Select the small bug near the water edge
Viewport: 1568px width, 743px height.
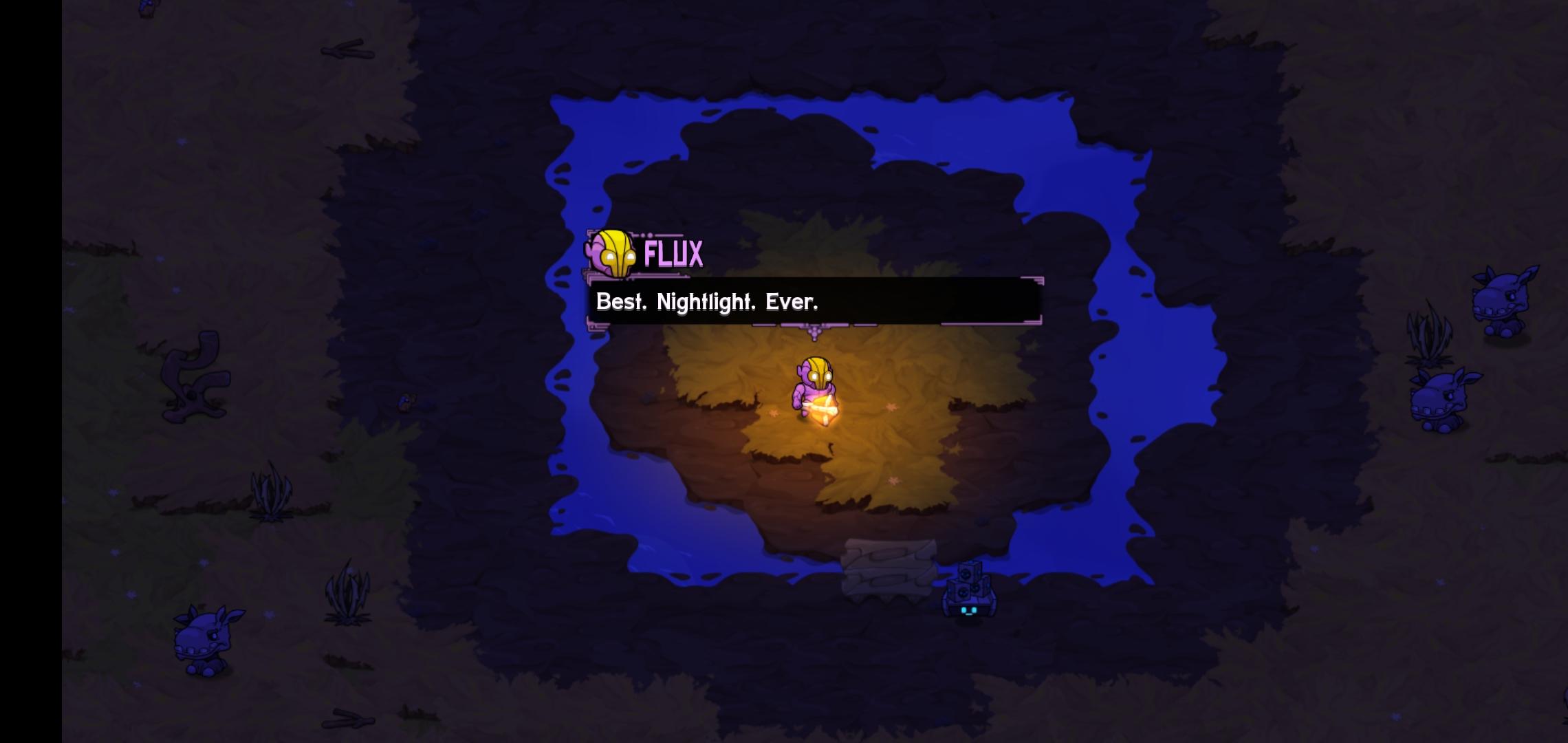(406, 401)
